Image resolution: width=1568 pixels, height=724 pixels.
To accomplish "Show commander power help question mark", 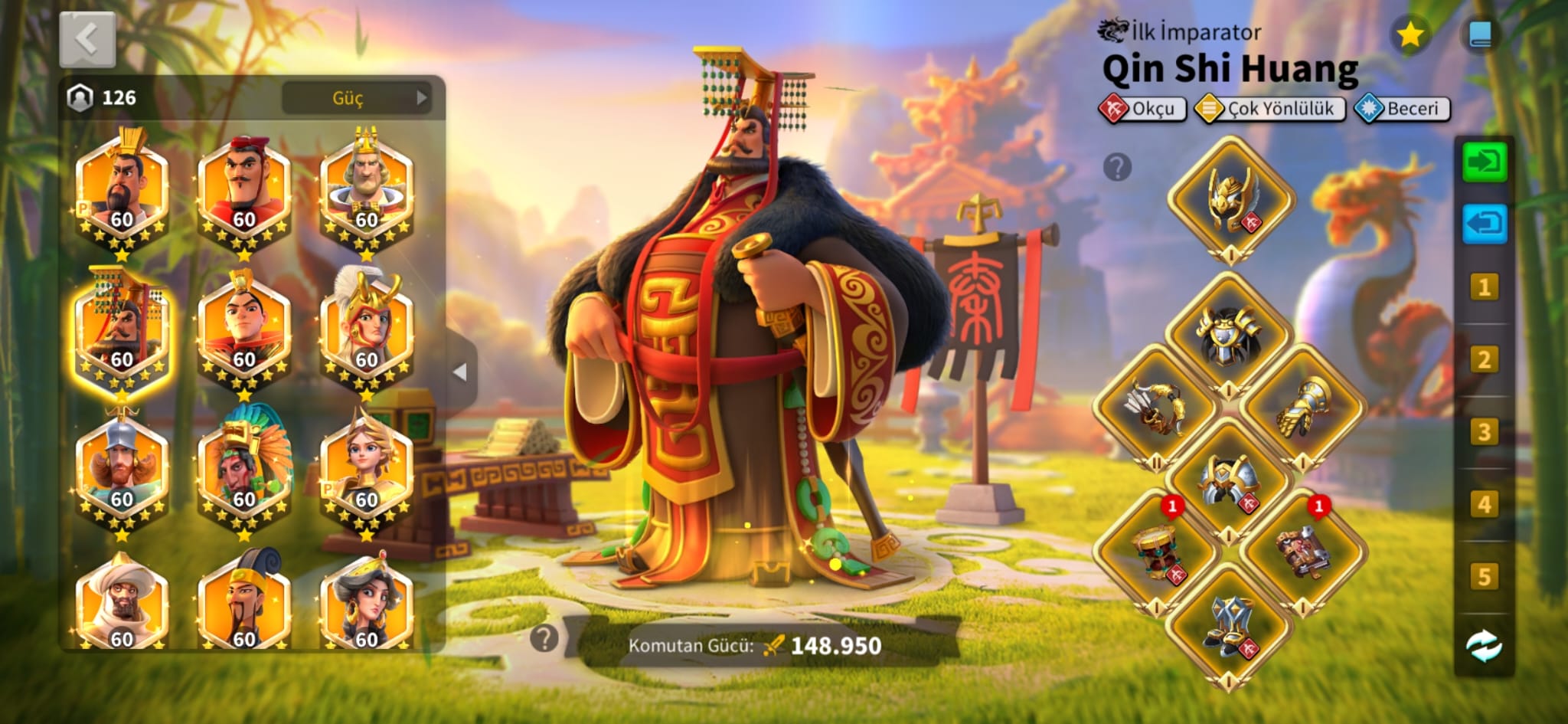I will [x=544, y=638].
